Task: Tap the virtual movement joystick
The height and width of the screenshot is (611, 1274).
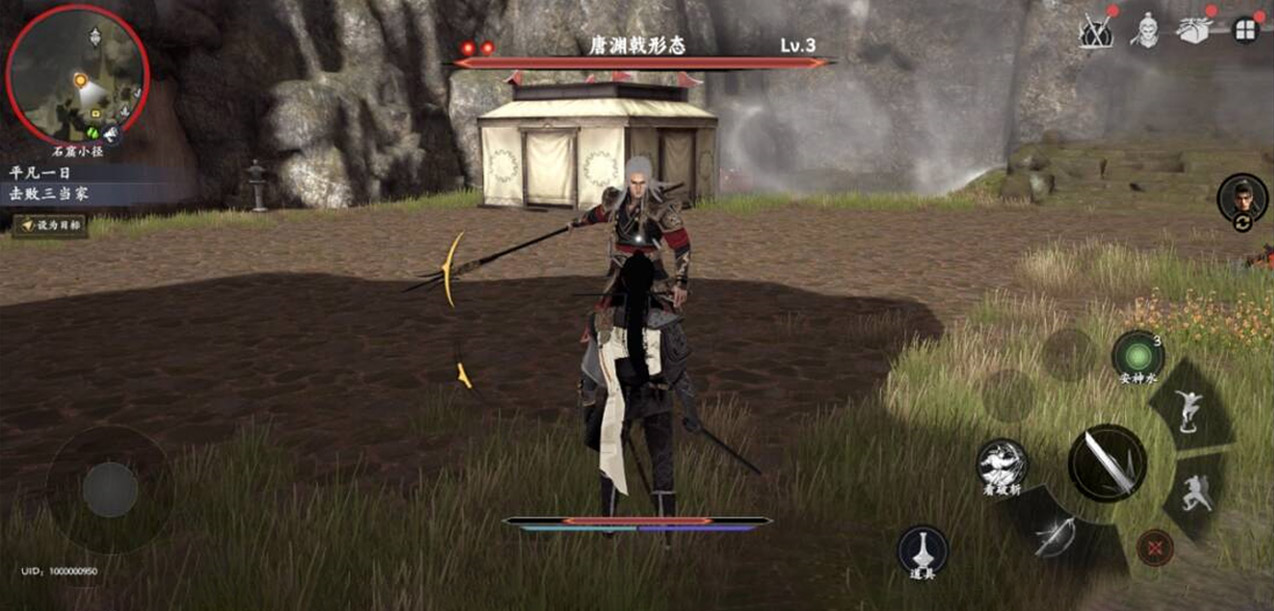Action: pyautogui.click(x=110, y=489)
